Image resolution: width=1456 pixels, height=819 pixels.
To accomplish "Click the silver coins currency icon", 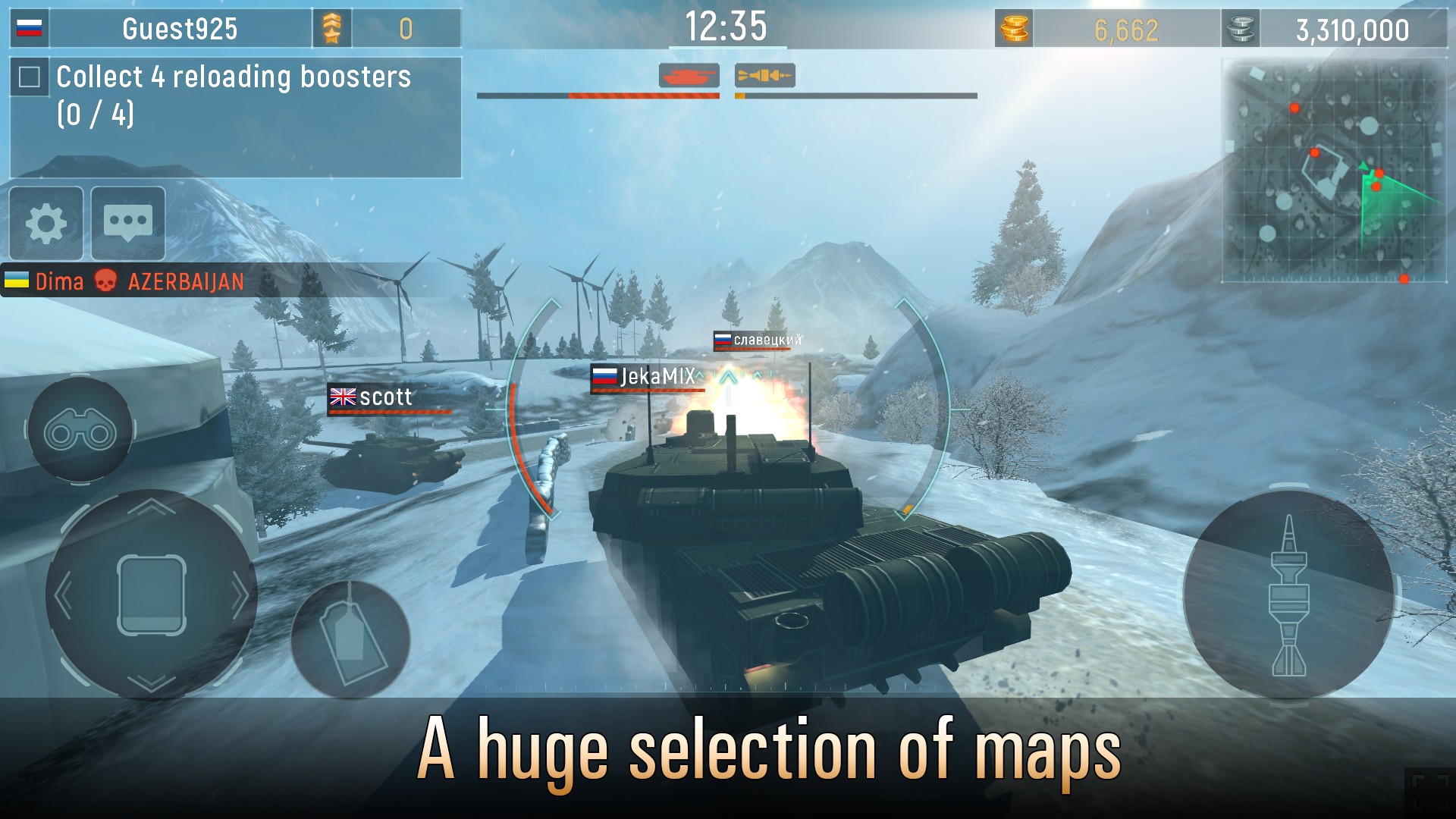I will pyautogui.click(x=1241, y=30).
